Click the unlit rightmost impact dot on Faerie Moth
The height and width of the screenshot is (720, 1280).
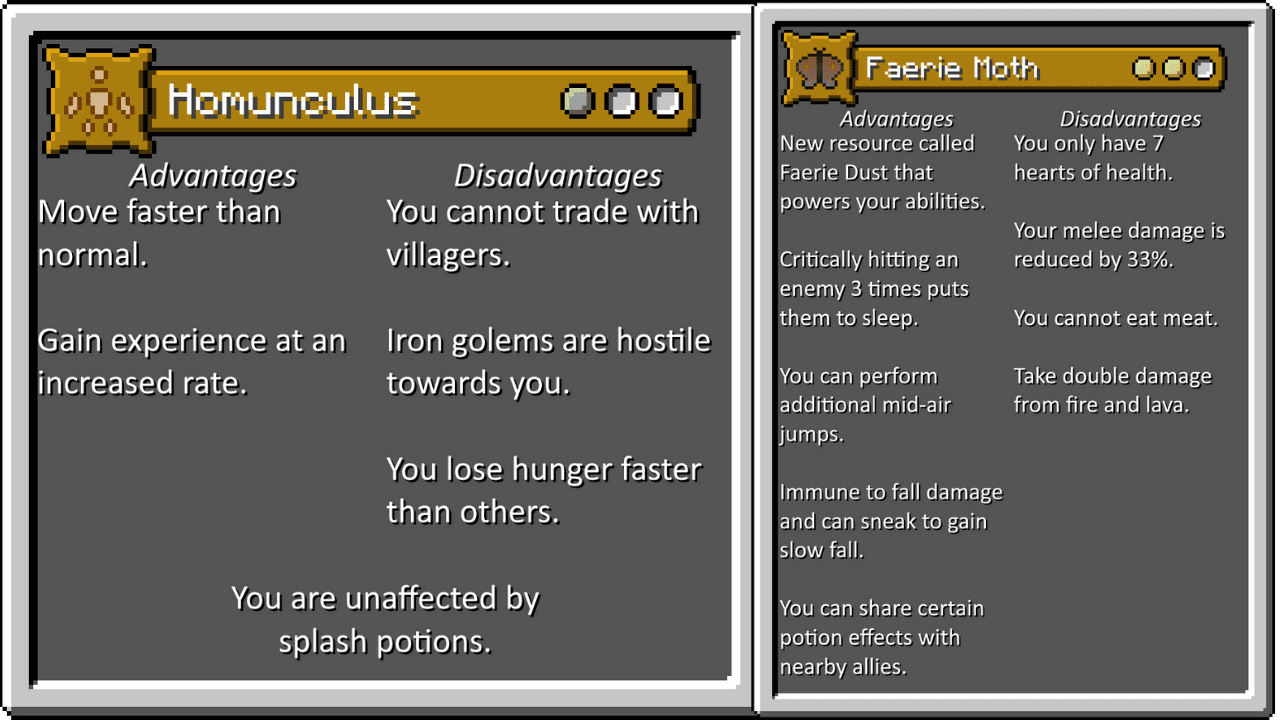point(1202,68)
